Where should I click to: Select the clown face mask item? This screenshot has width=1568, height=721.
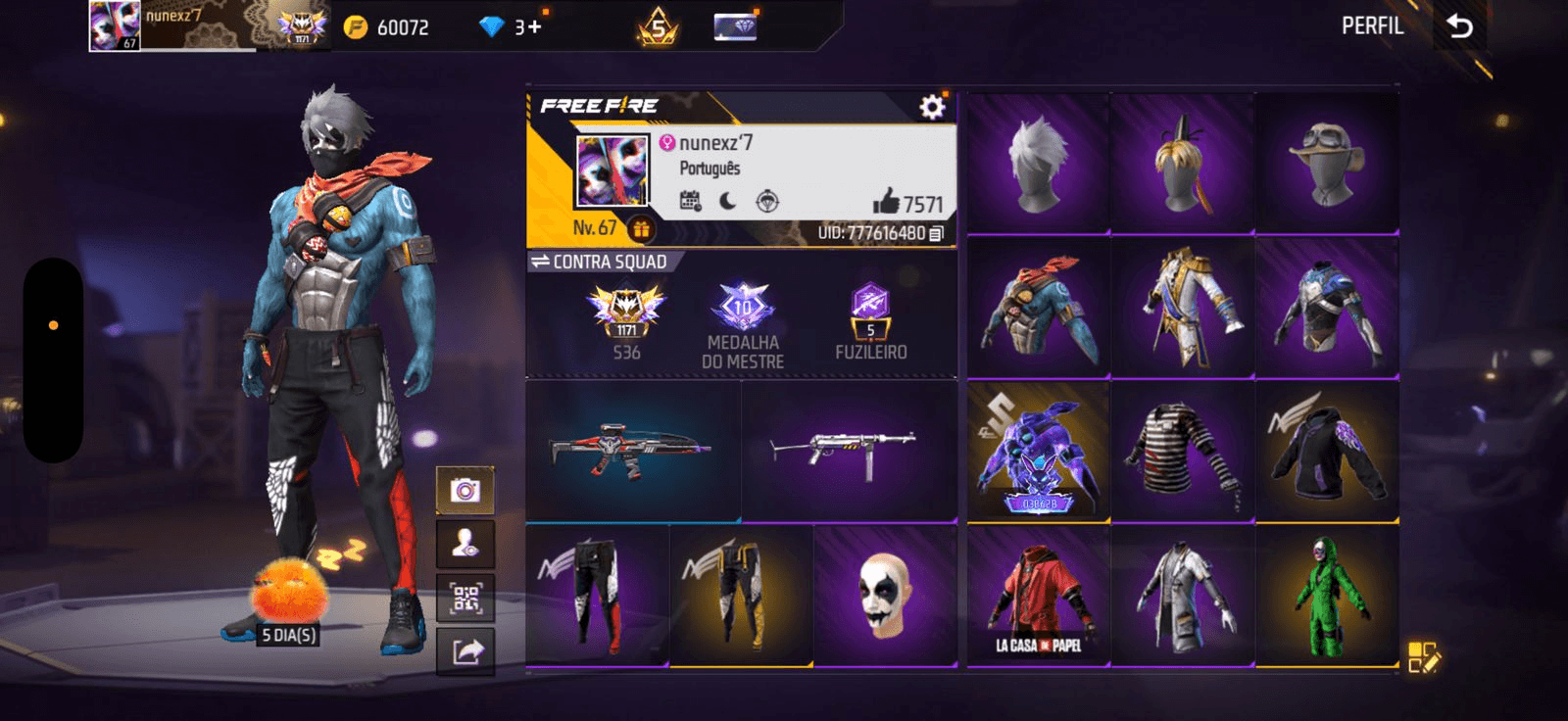coord(885,596)
